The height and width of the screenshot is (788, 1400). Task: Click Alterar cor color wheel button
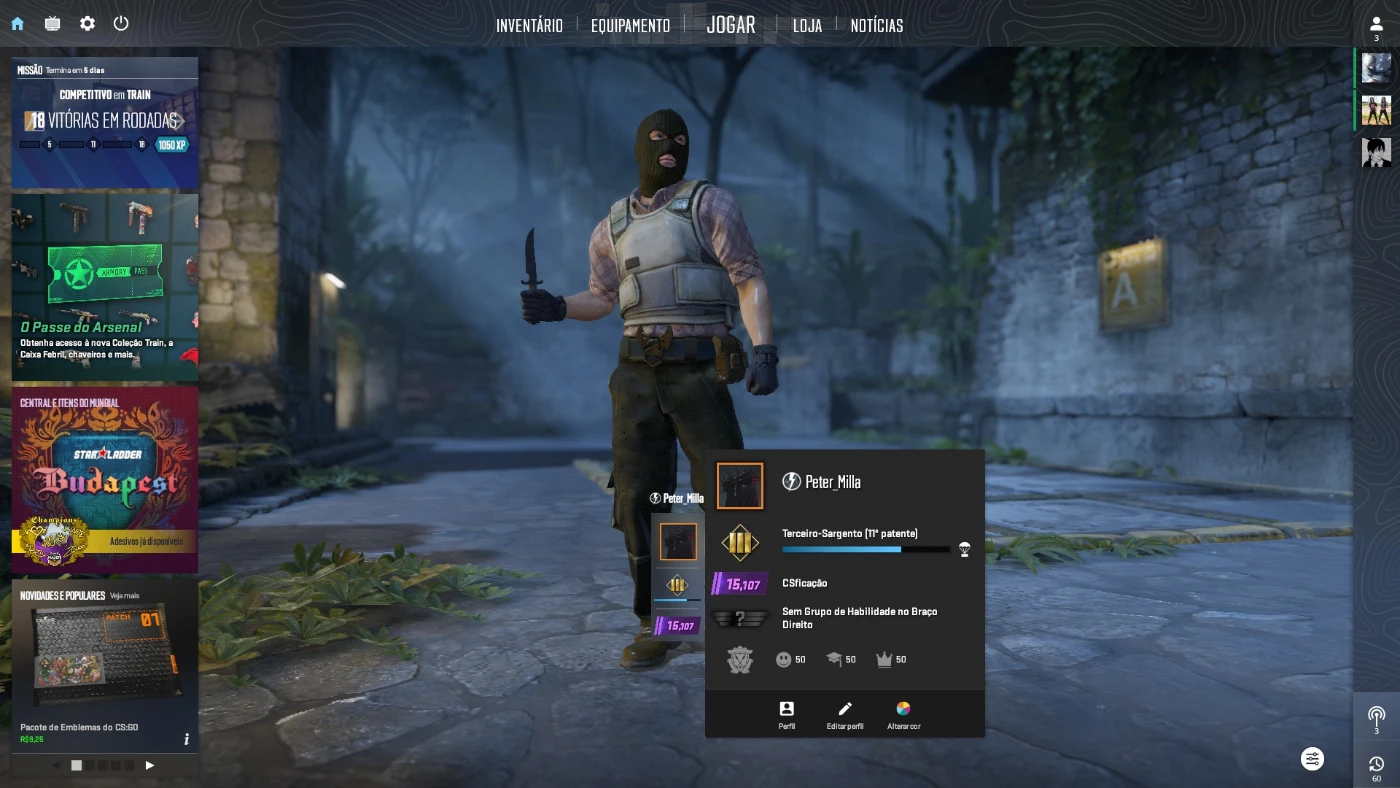point(903,714)
